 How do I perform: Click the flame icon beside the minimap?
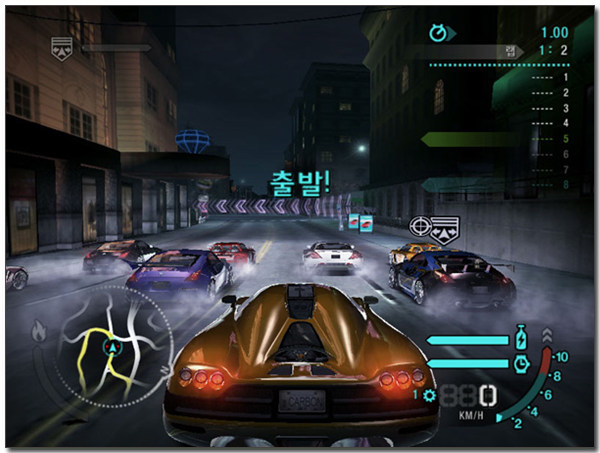tap(41, 328)
